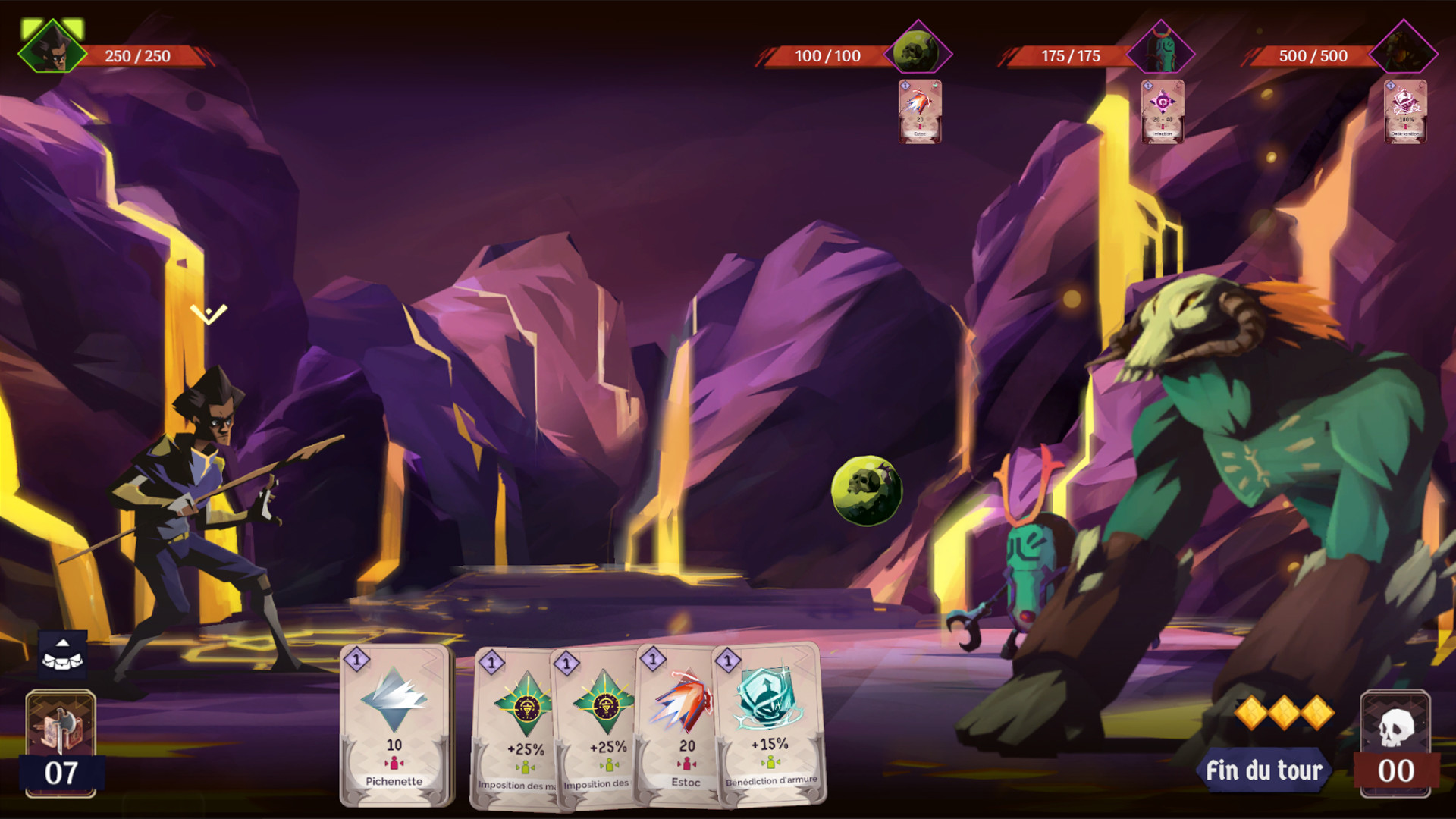View the -100% enemy intent card
The width and height of the screenshot is (1456, 819).
[1405, 111]
